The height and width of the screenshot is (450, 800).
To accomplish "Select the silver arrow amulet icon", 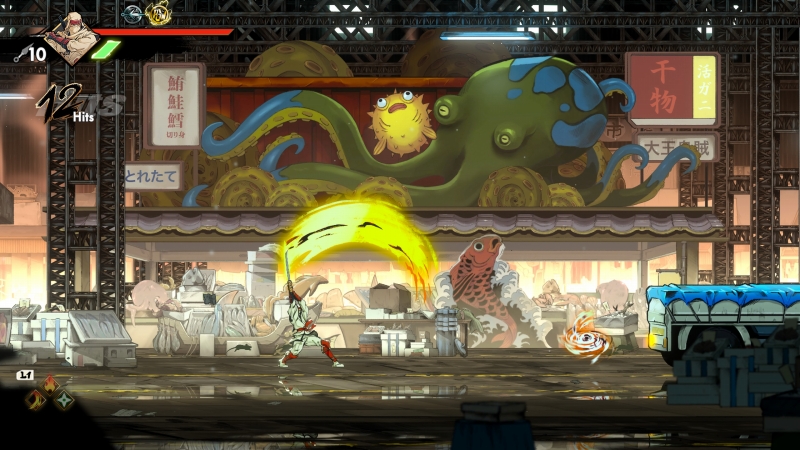I will pos(132,13).
